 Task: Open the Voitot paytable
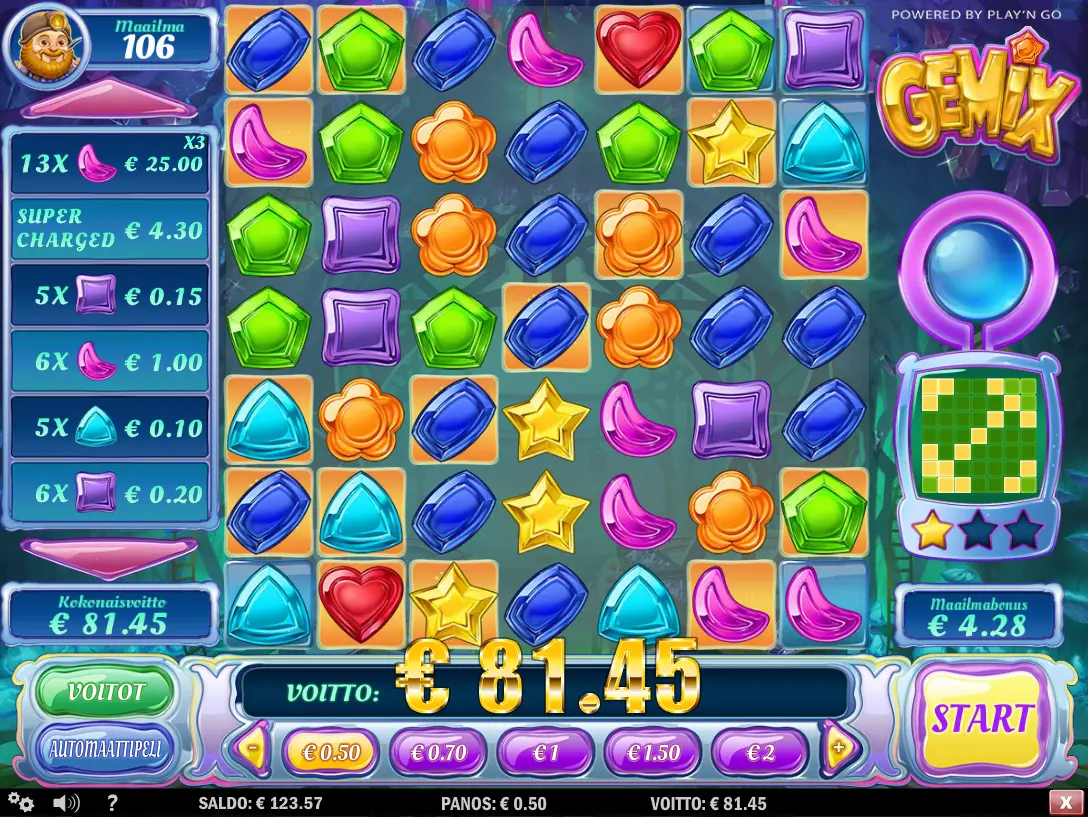105,692
